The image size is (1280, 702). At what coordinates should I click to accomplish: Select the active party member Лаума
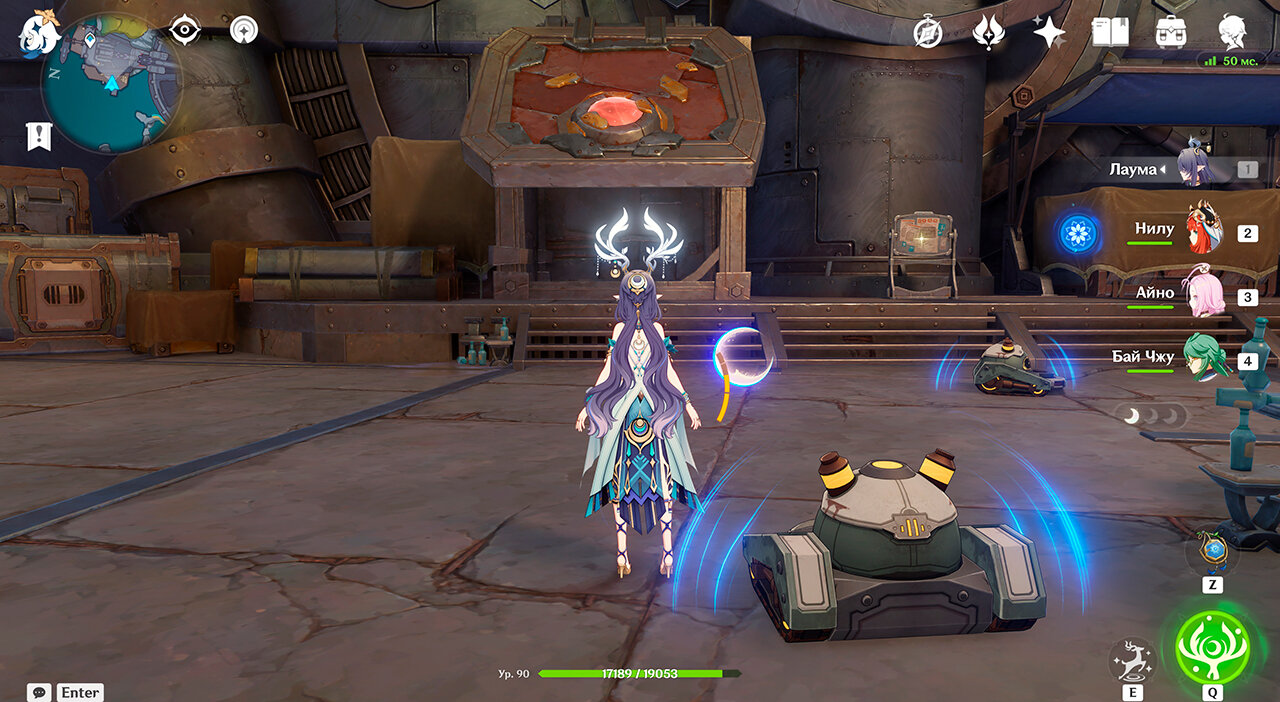coord(1195,168)
